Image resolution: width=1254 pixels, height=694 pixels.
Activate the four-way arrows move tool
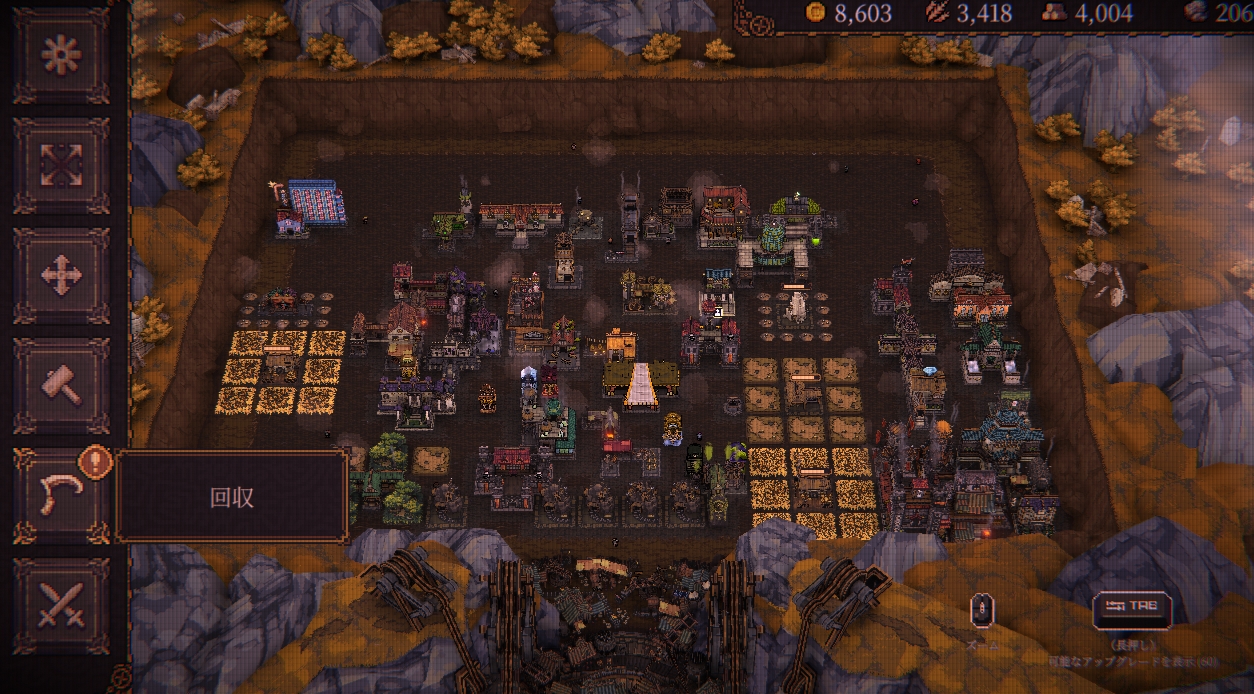(61, 276)
